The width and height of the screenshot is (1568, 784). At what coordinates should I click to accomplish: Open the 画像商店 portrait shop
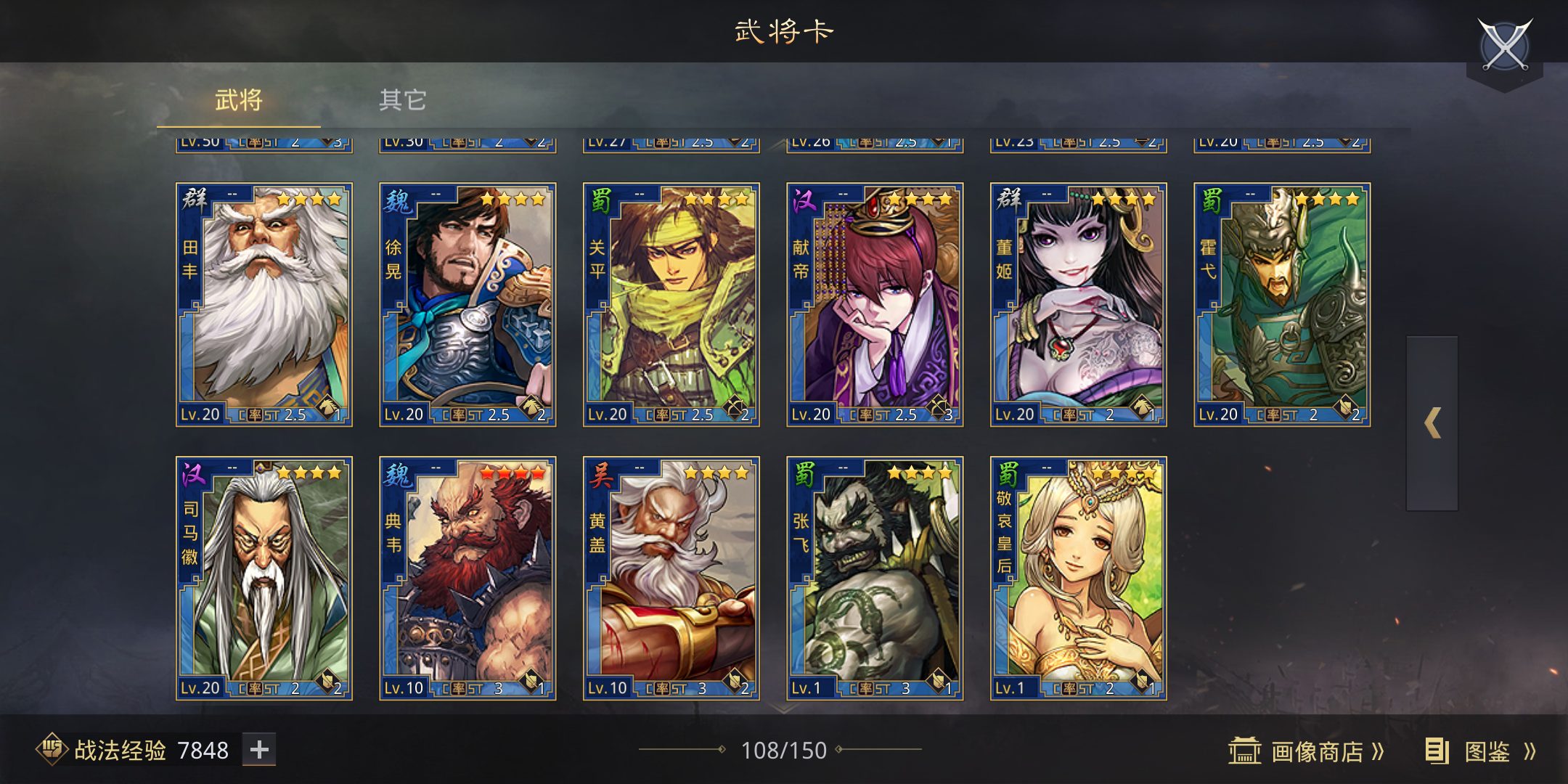point(1307,751)
